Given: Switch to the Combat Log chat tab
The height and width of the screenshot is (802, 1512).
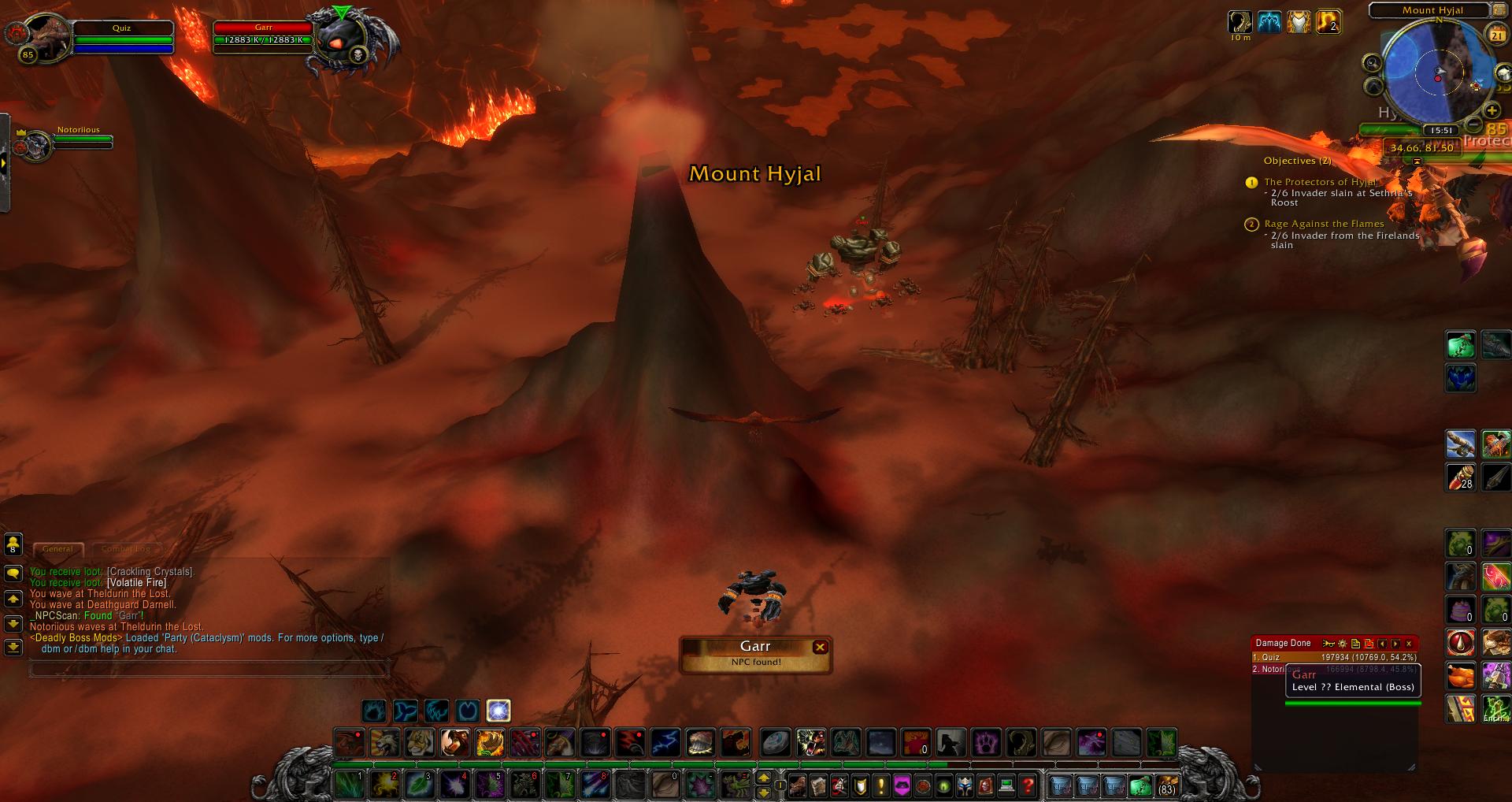Looking at the screenshot, I should (x=125, y=549).
